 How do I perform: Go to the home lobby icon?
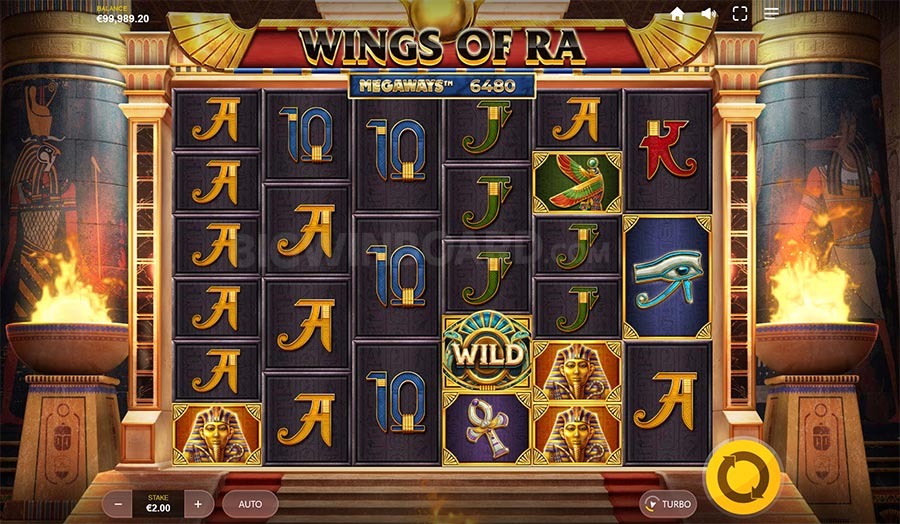coord(677,14)
